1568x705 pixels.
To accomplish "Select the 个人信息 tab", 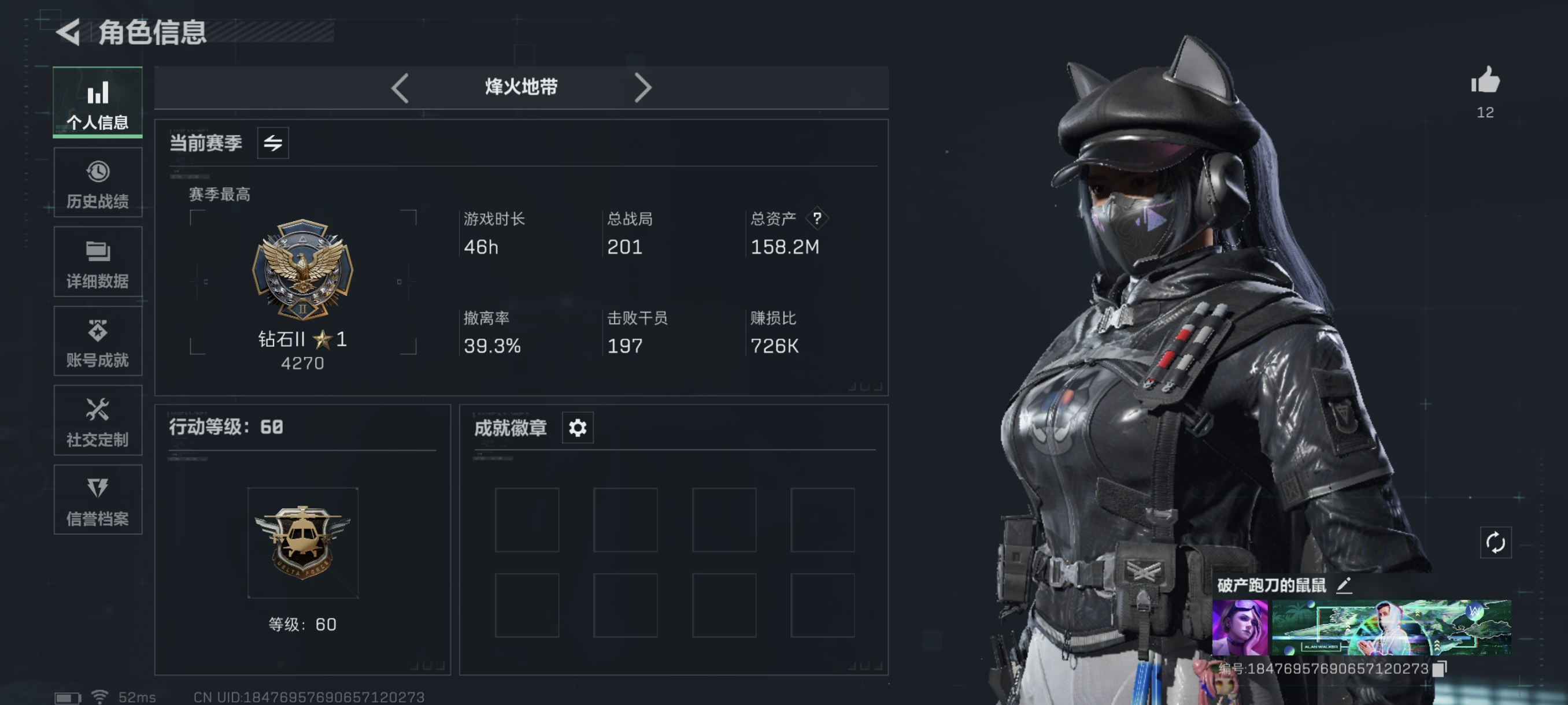I will (97, 103).
